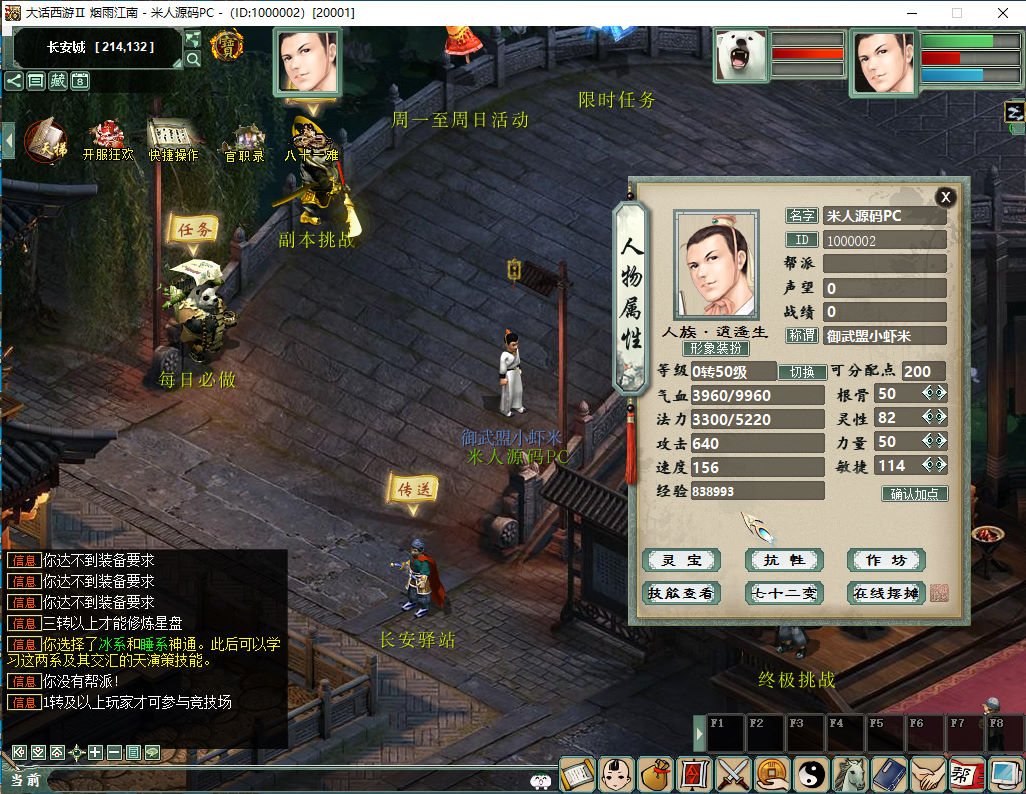The image size is (1026, 794).
Task: Open 形象装扮 appearance dress-up
Action: (x=716, y=349)
